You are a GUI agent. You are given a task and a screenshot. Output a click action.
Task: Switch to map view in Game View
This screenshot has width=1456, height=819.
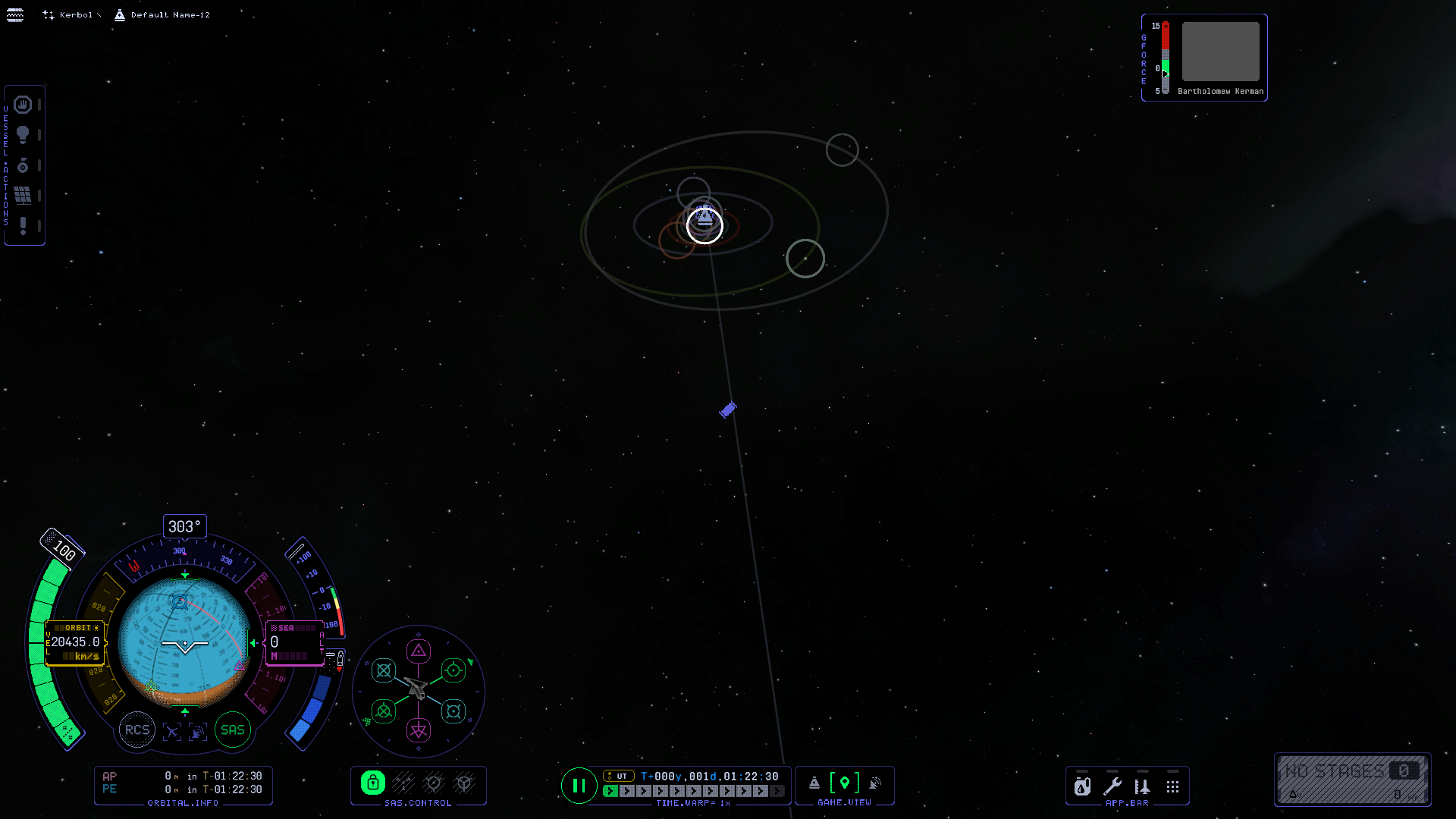pyautogui.click(x=845, y=783)
